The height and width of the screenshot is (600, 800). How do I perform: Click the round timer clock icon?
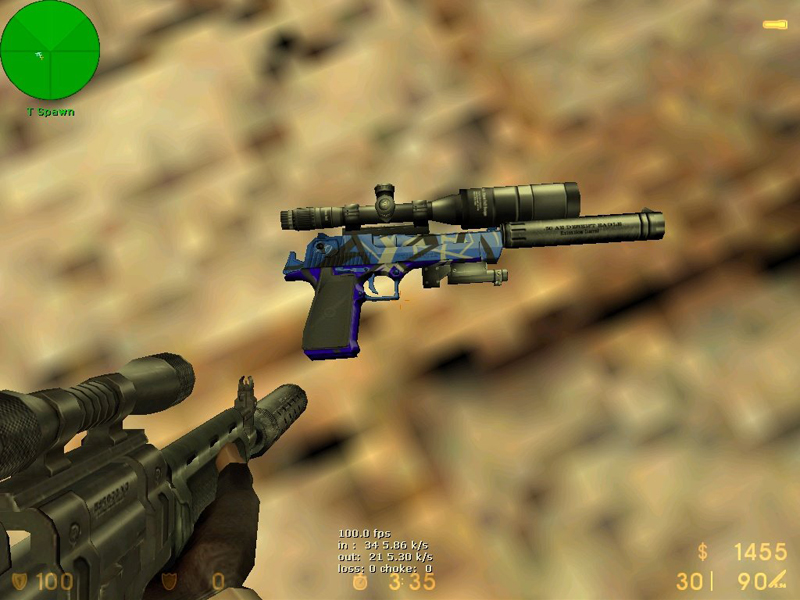pyautogui.click(x=360, y=582)
